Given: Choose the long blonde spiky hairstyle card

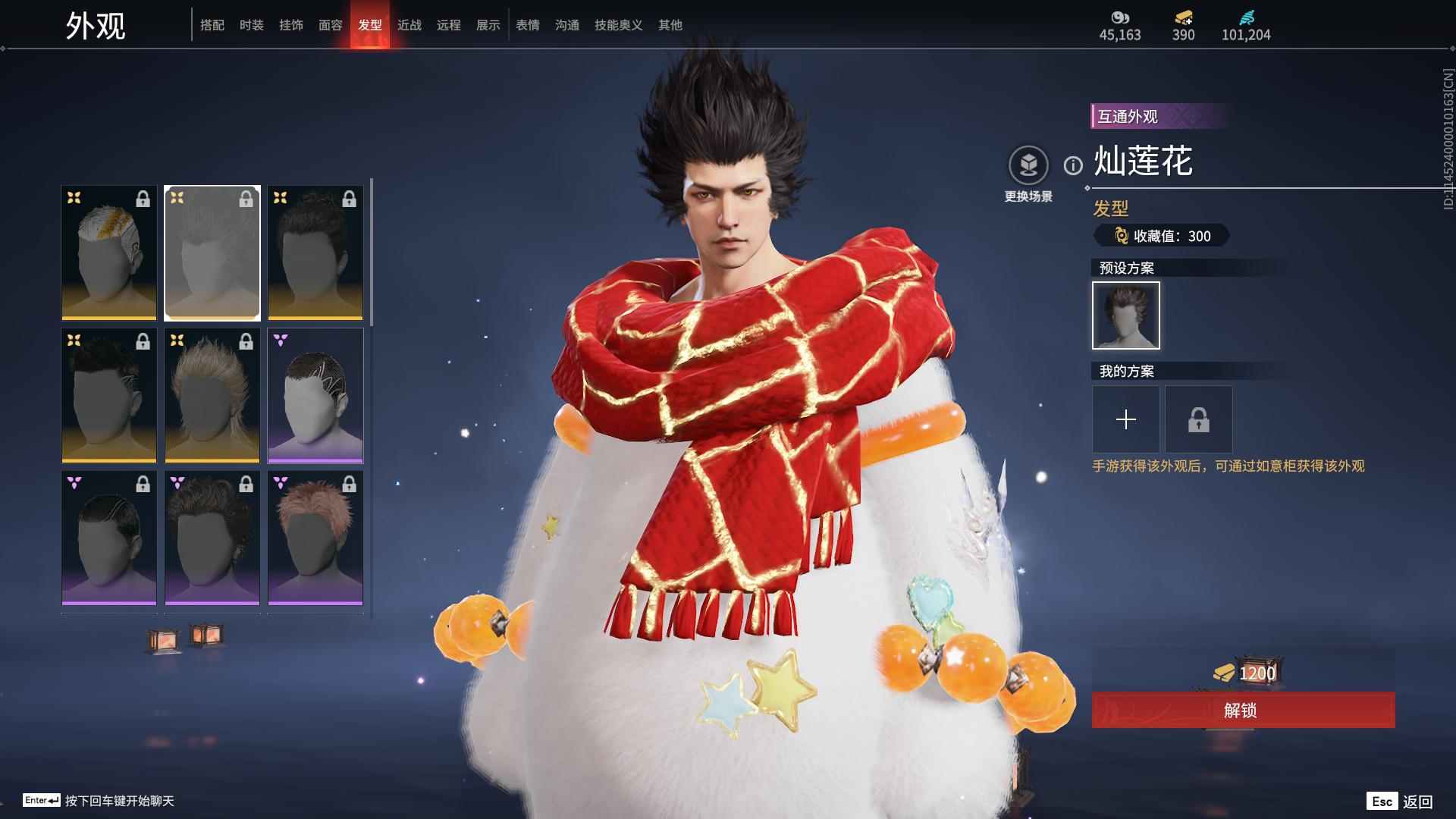Looking at the screenshot, I should (x=212, y=395).
